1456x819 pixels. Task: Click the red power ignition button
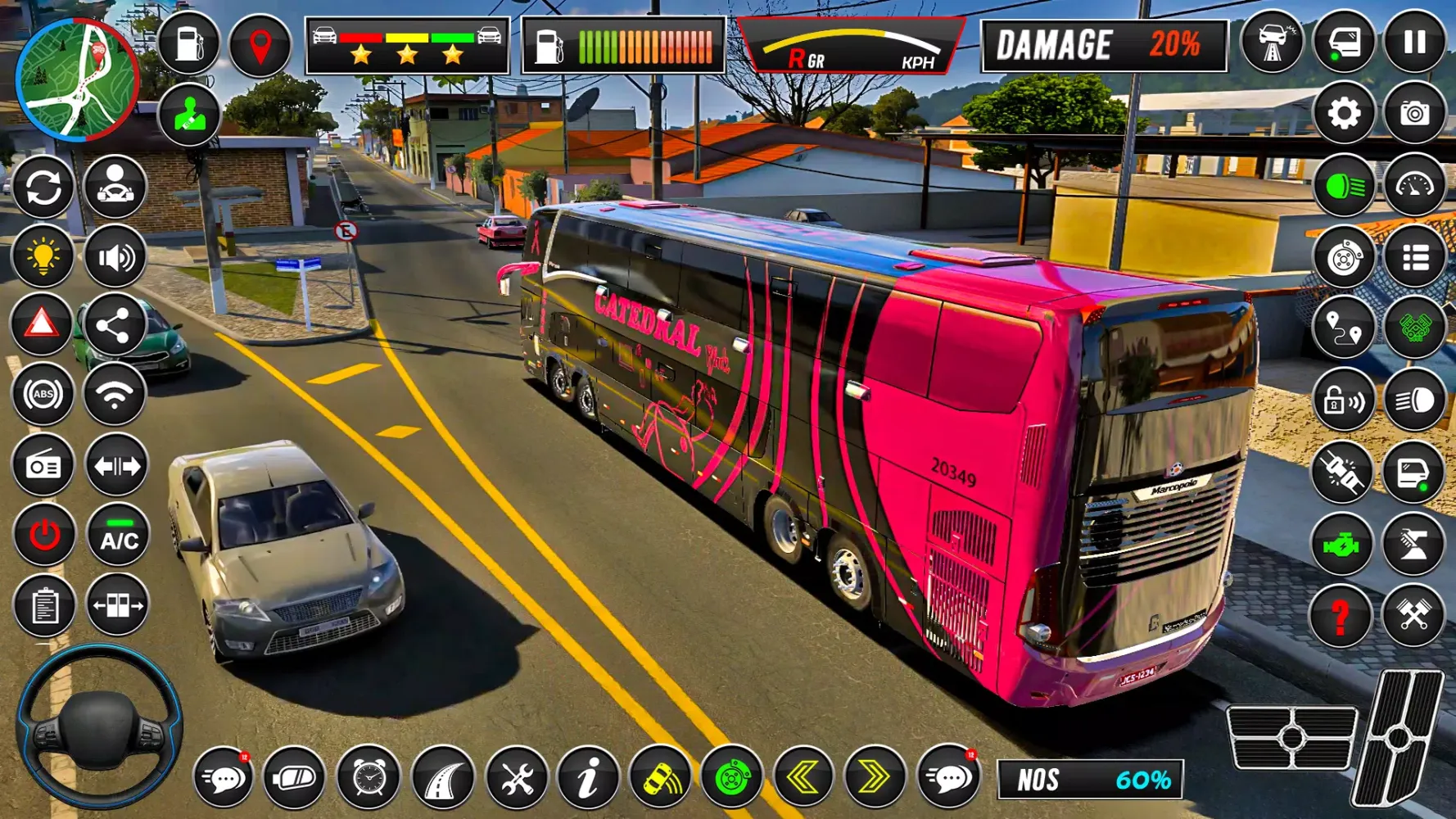point(44,536)
